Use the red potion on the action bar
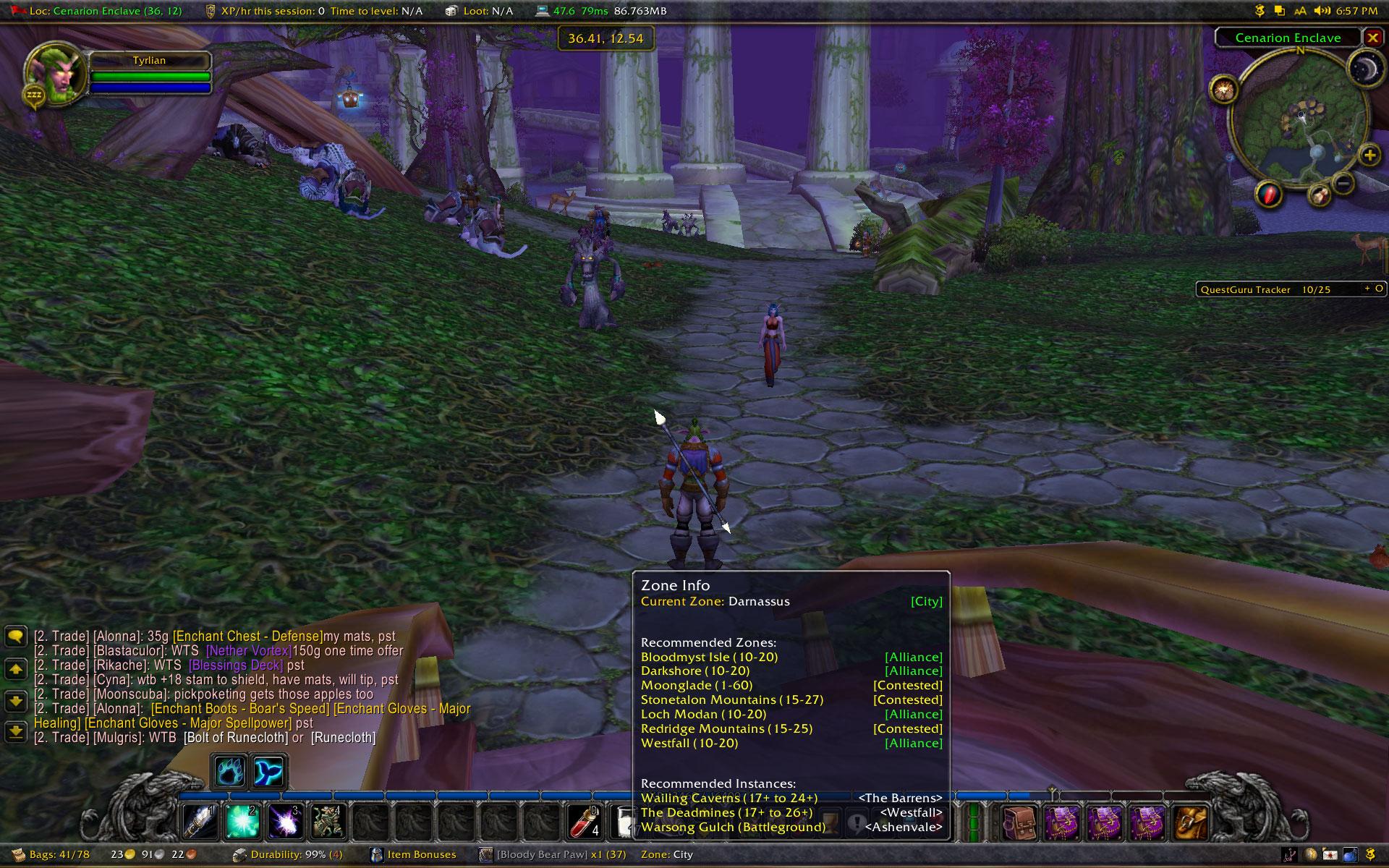 click(585, 821)
